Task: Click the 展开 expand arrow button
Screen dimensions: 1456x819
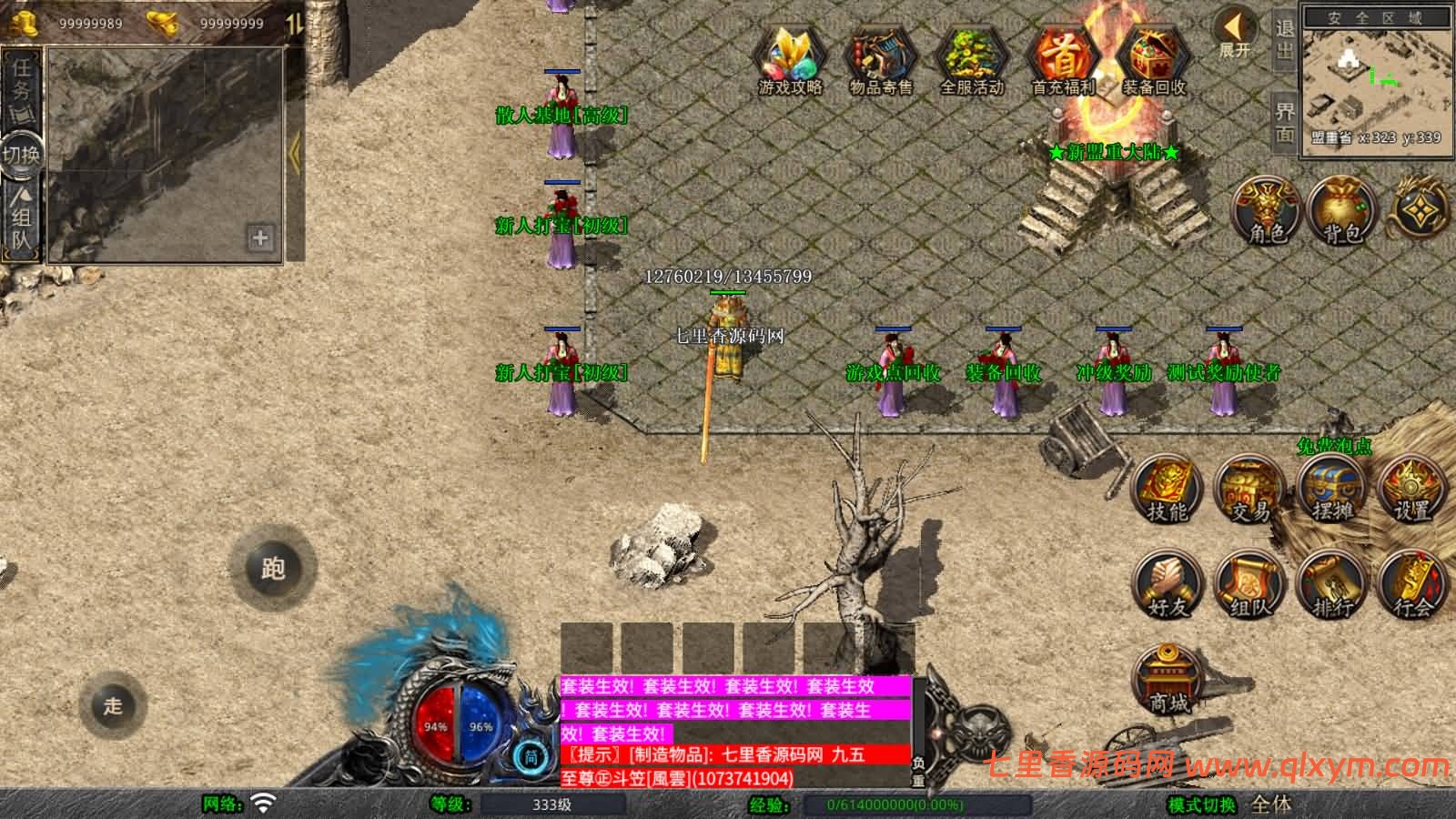Action: click(1235, 33)
